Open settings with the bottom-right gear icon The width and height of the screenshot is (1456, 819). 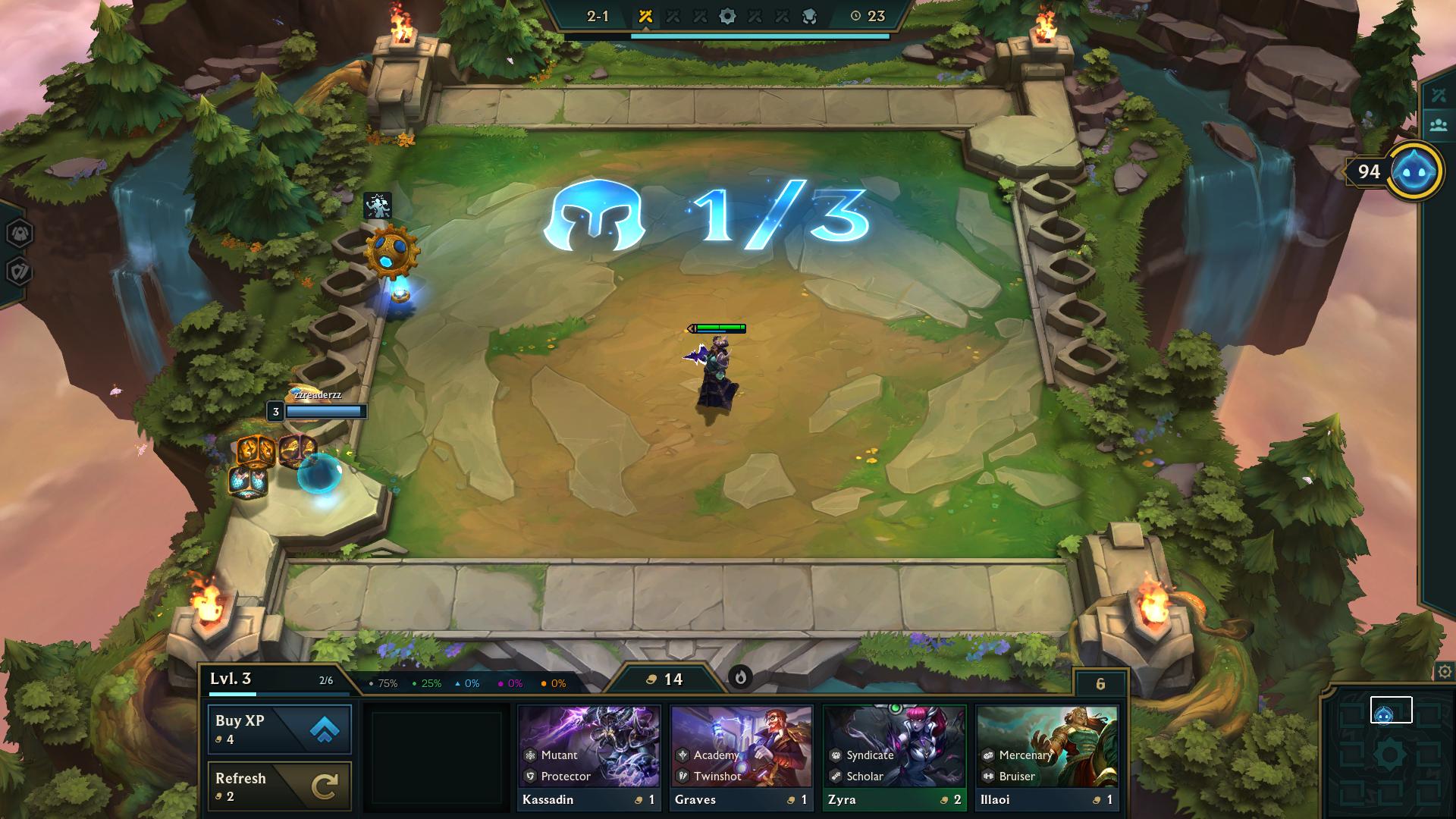point(1443,671)
